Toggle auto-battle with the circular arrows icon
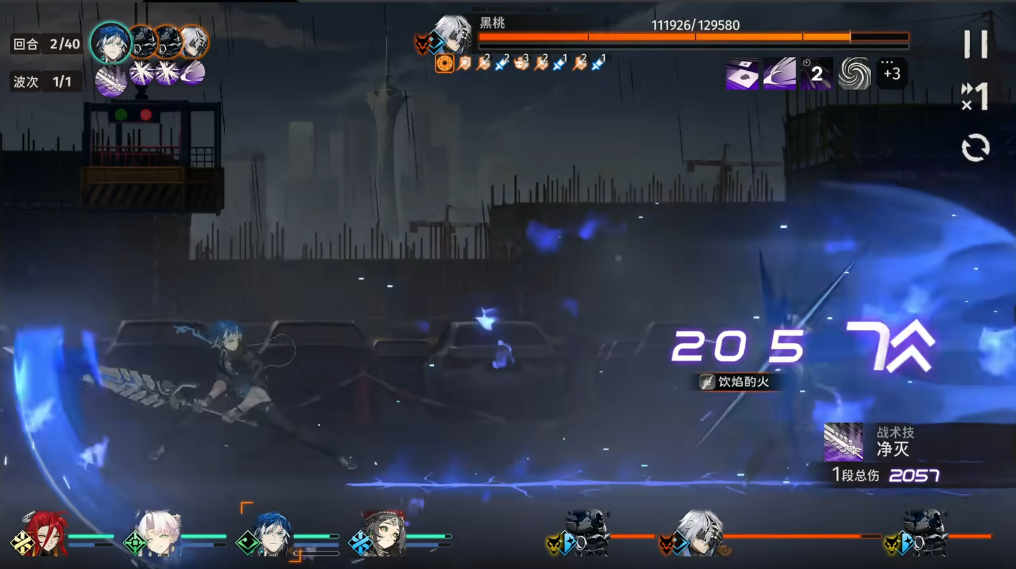Image resolution: width=1016 pixels, height=569 pixels. [x=975, y=149]
